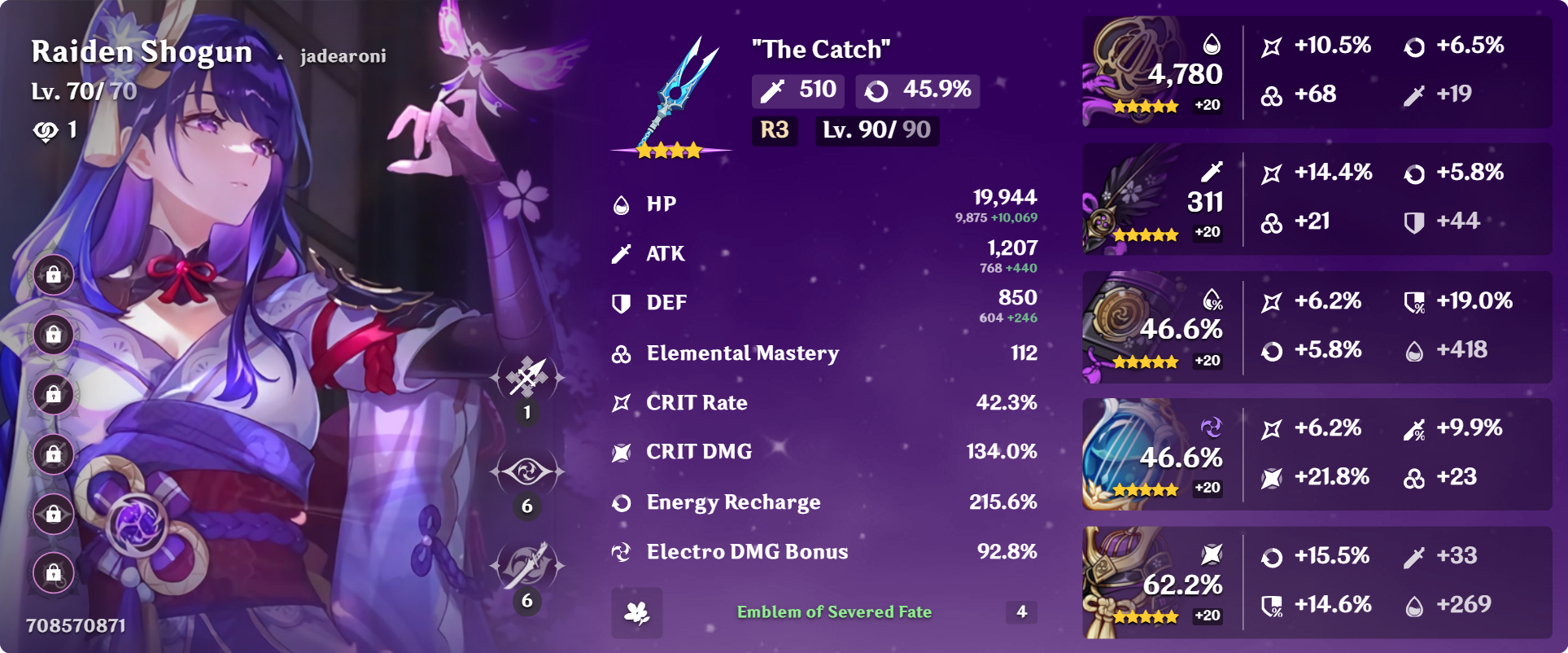Click the Emblem of Severed Fate set name

click(x=835, y=611)
